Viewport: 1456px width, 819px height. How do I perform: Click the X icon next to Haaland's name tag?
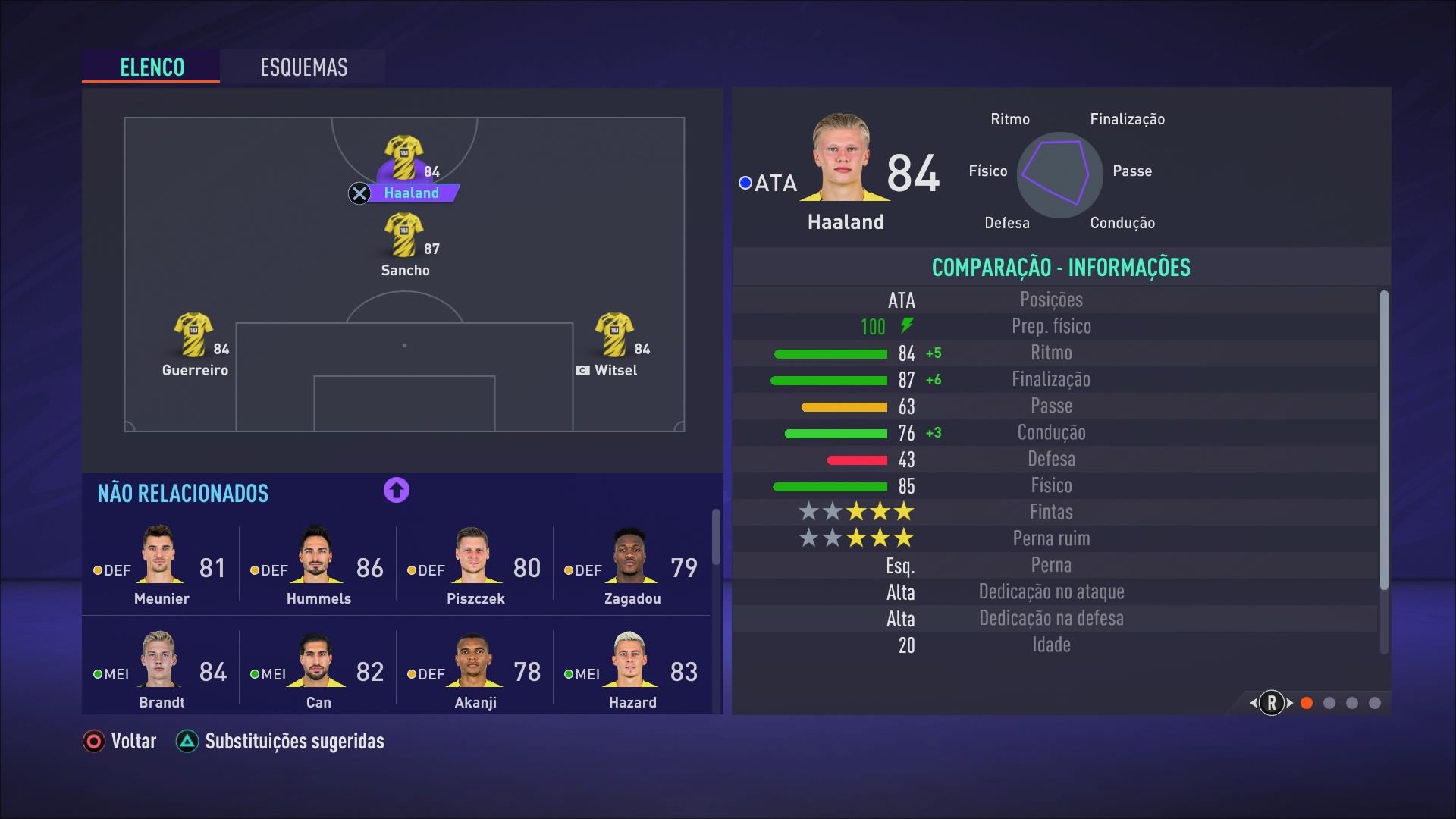pos(359,193)
